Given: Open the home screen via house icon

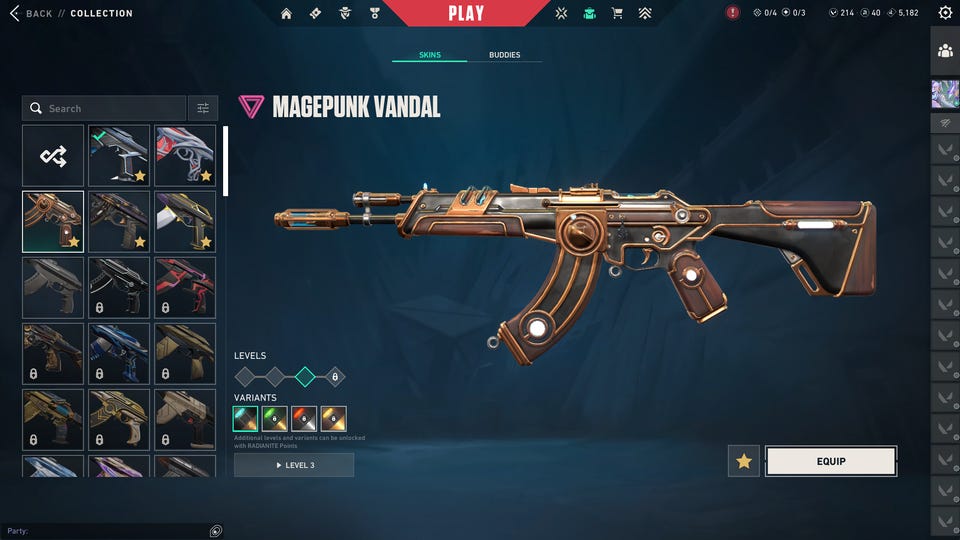Looking at the screenshot, I should pos(287,13).
